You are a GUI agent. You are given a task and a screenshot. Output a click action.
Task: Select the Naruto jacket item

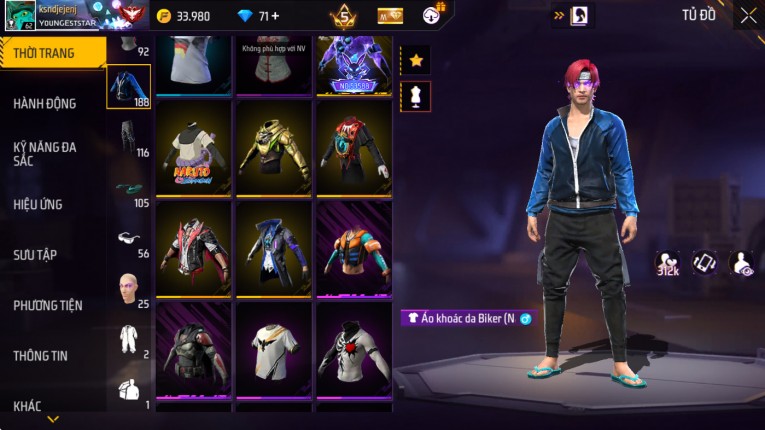(194, 147)
